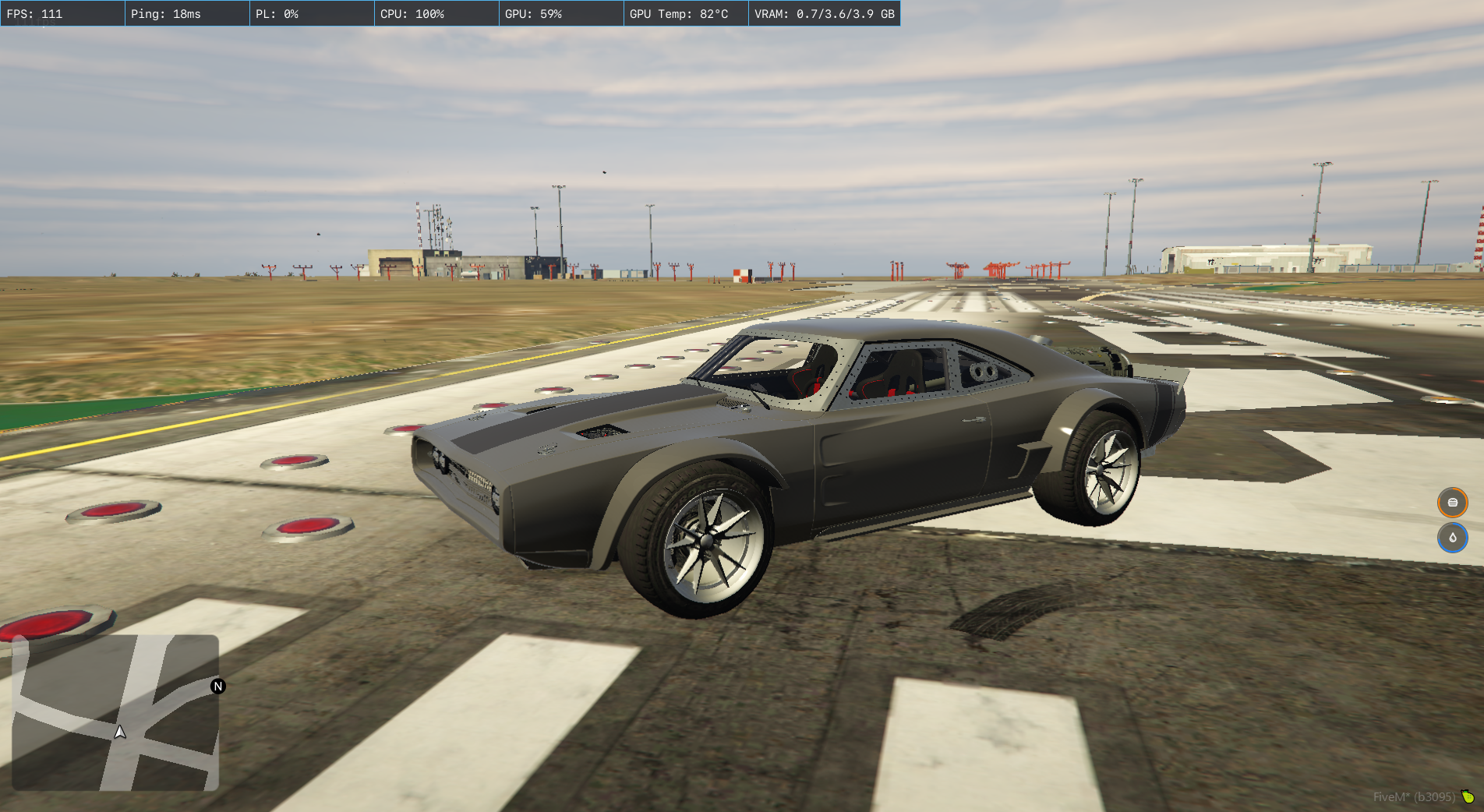The width and height of the screenshot is (1484, 812).
Task: Open the minimap
Action: (x=115, y=712)
